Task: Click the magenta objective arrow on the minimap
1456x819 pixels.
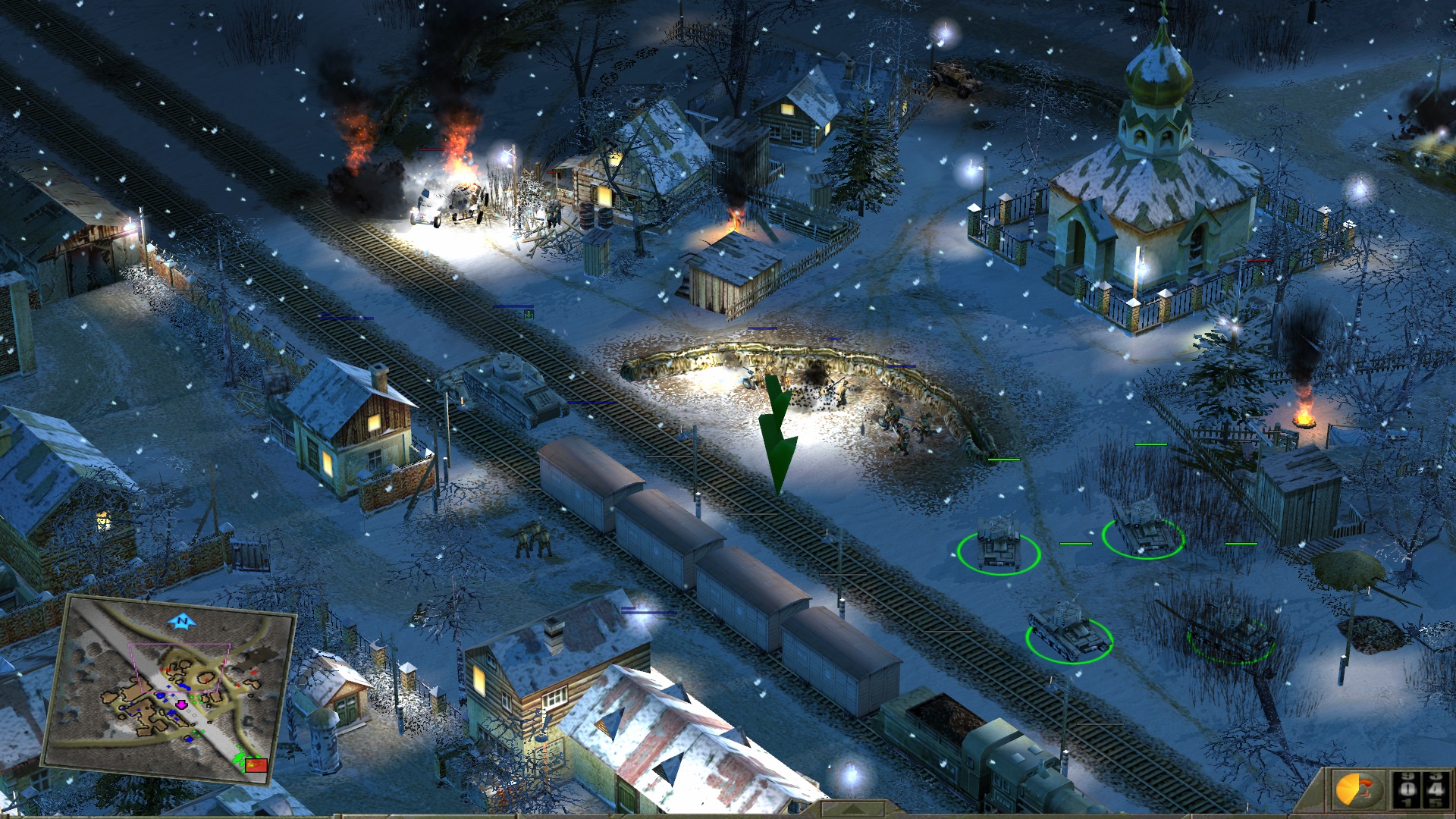Action: click(x=182, y=704)
